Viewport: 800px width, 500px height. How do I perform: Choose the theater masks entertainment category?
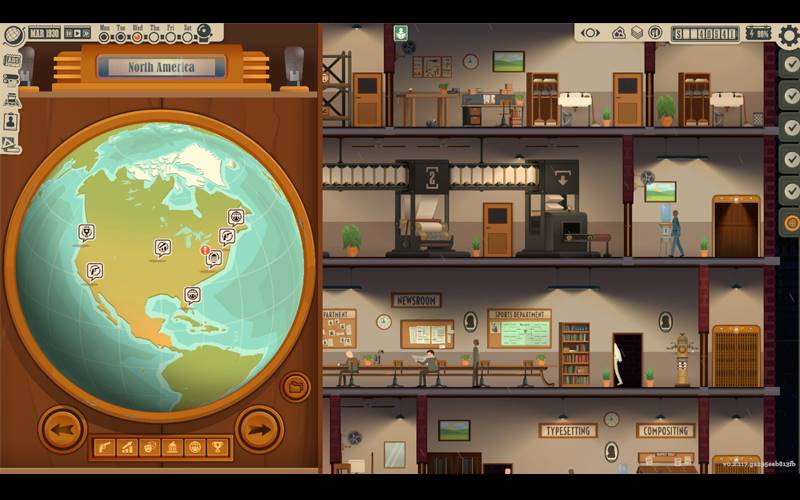pyautogui.click(x=149, y=447)
